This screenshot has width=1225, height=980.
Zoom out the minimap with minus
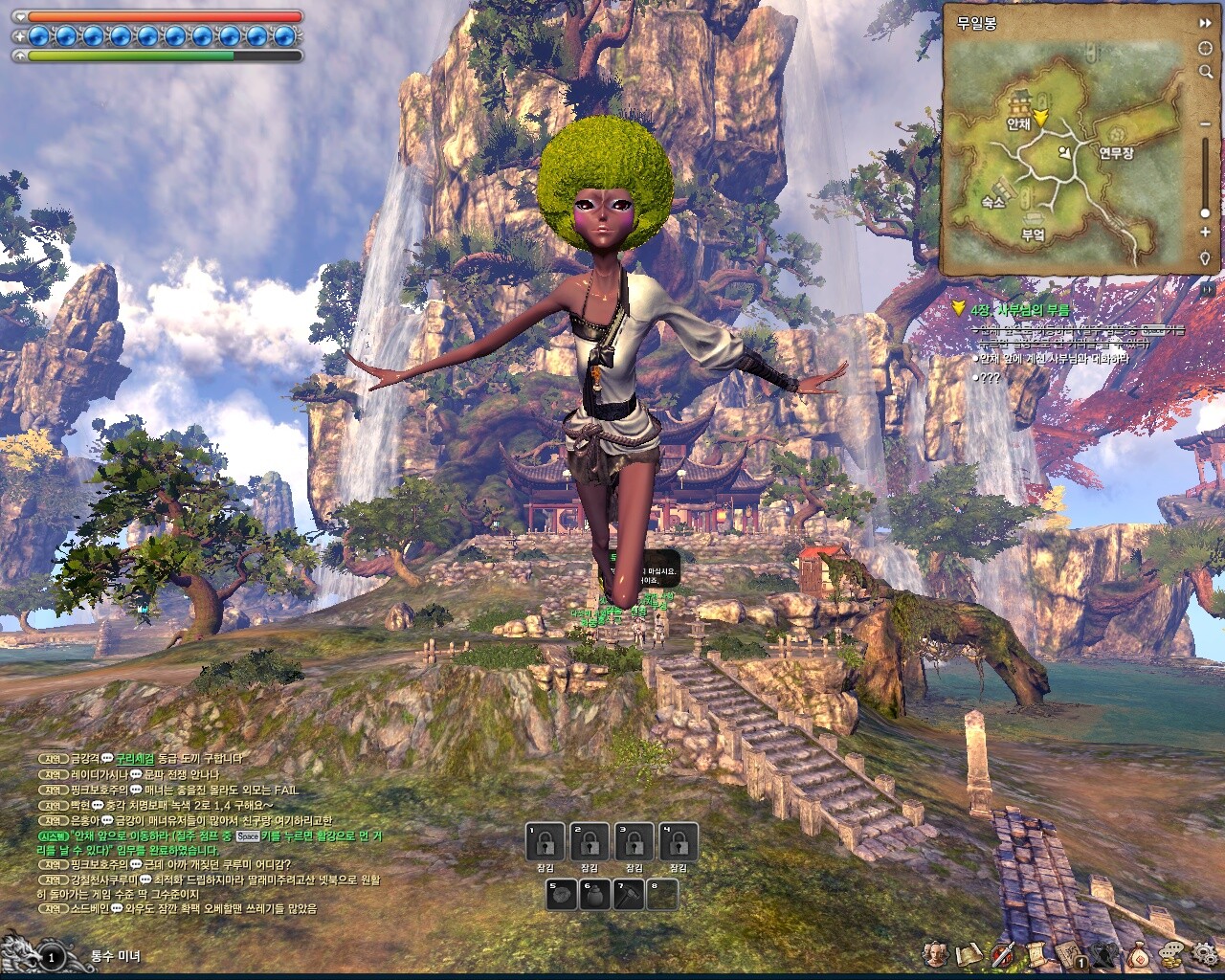point(1206,124)
